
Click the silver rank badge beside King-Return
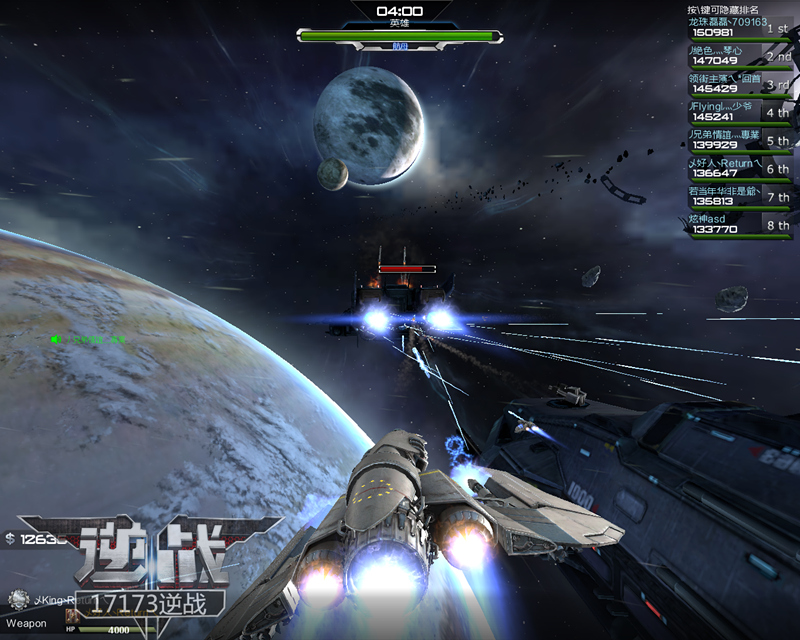point(17,599)
